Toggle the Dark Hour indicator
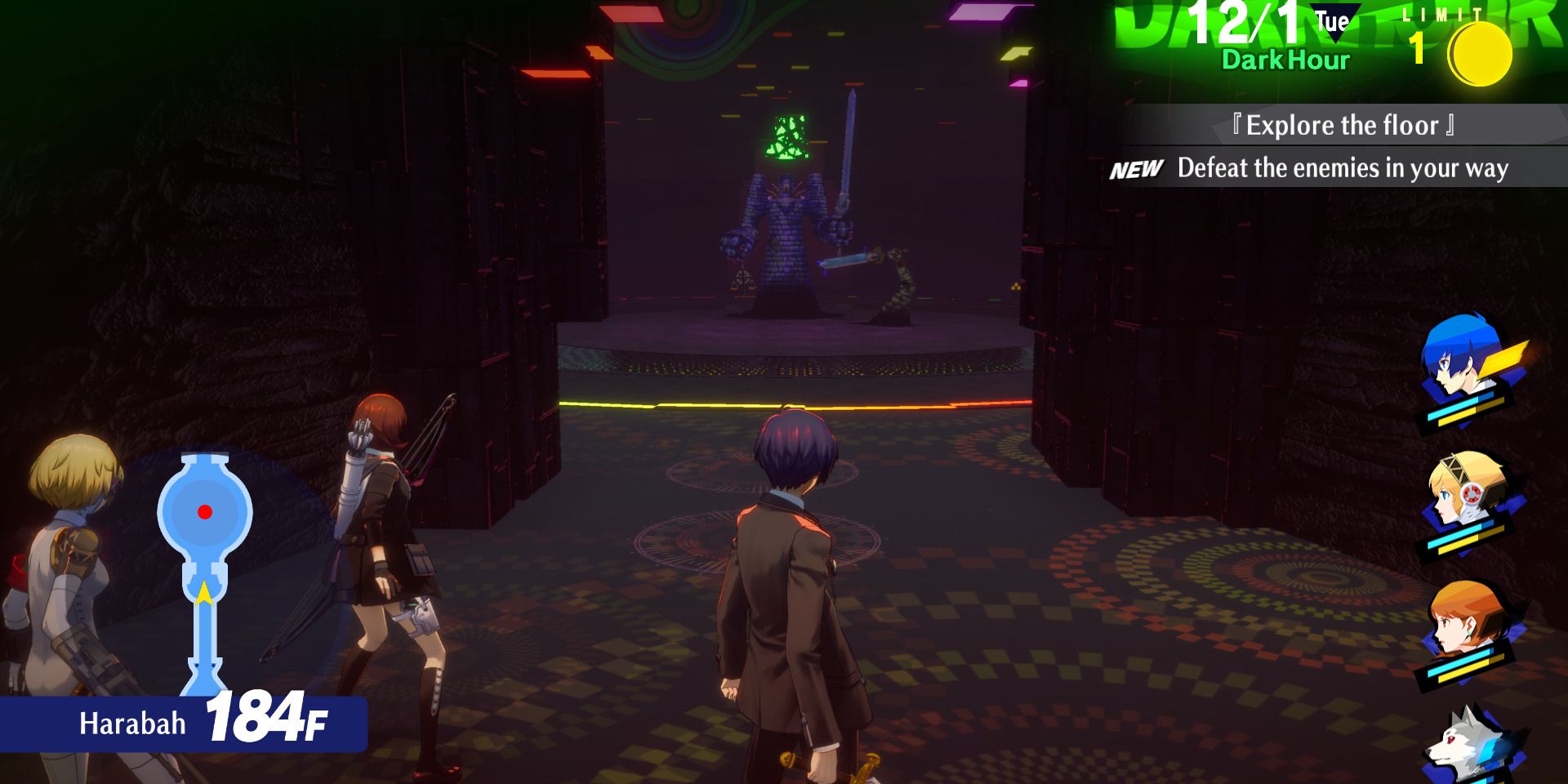1568x784 pixels. point(1284,59)
